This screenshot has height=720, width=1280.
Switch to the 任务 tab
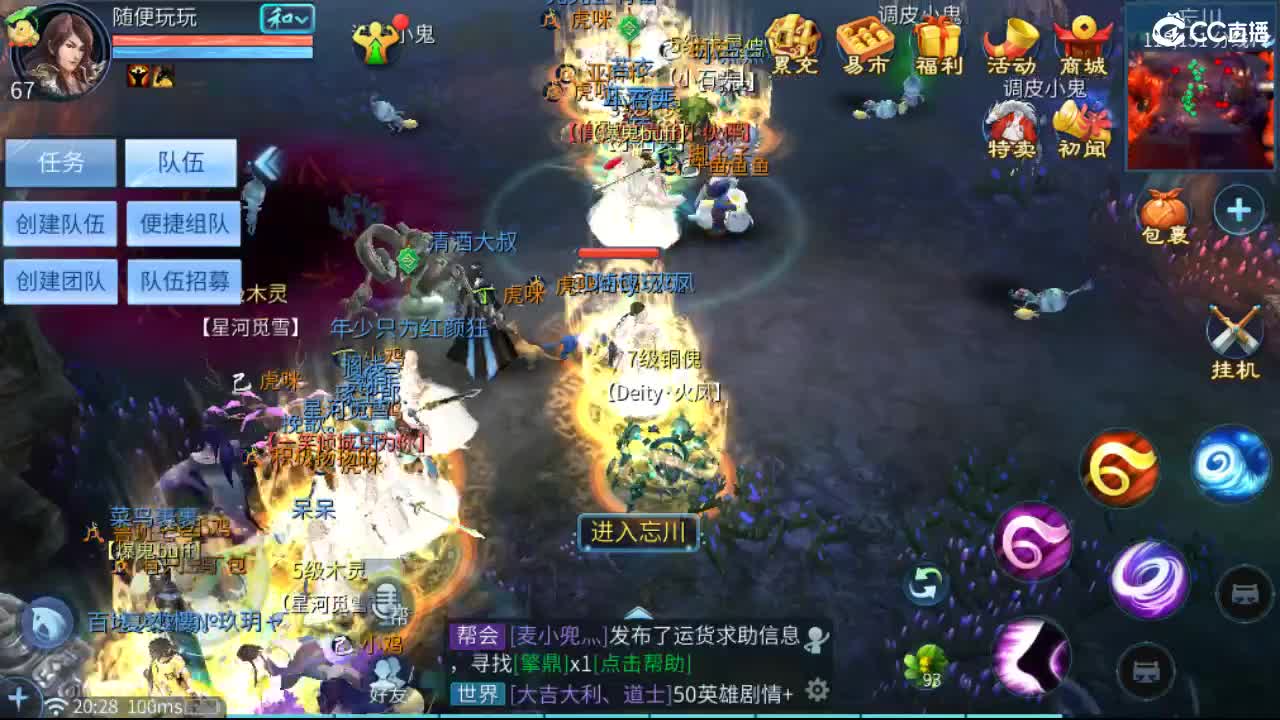(62, 163)
